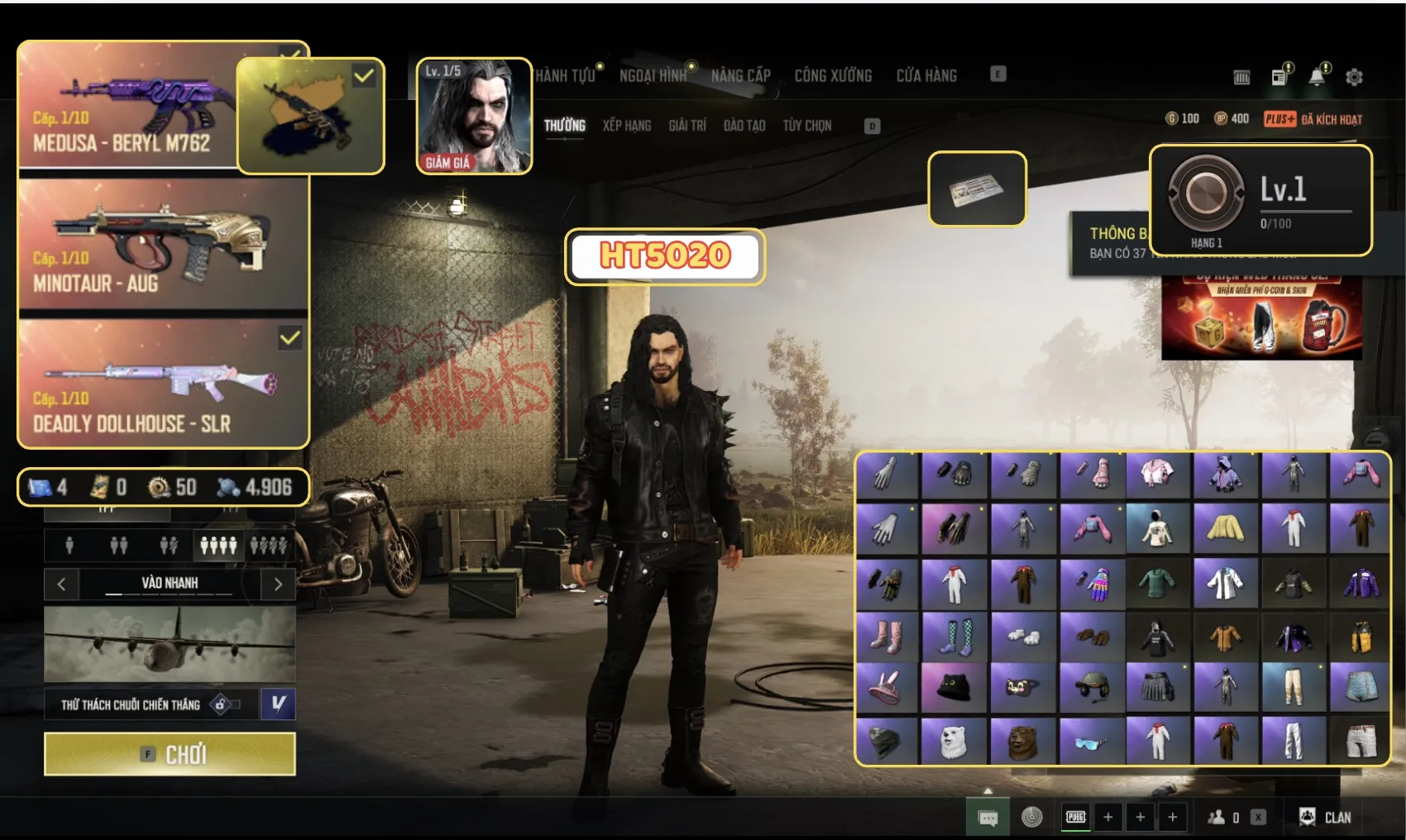Image resolution: width=1406 pixels, height=840 pixels.
Task: Go to the CÔNG XƯỞNG workshop menu
Action: (833, 76)
